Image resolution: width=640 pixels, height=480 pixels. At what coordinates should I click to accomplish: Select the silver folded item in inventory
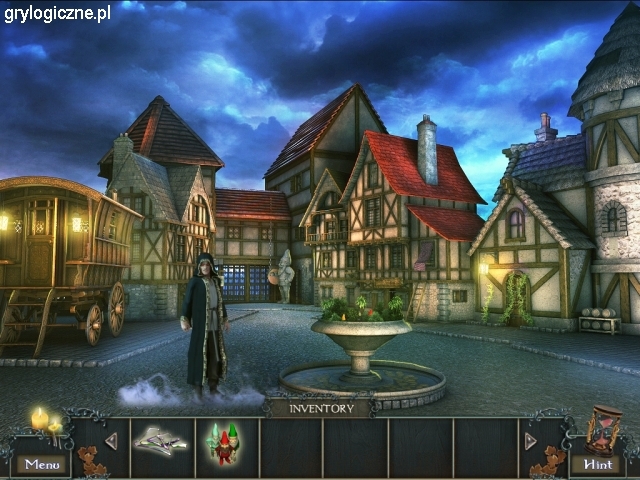162,441
